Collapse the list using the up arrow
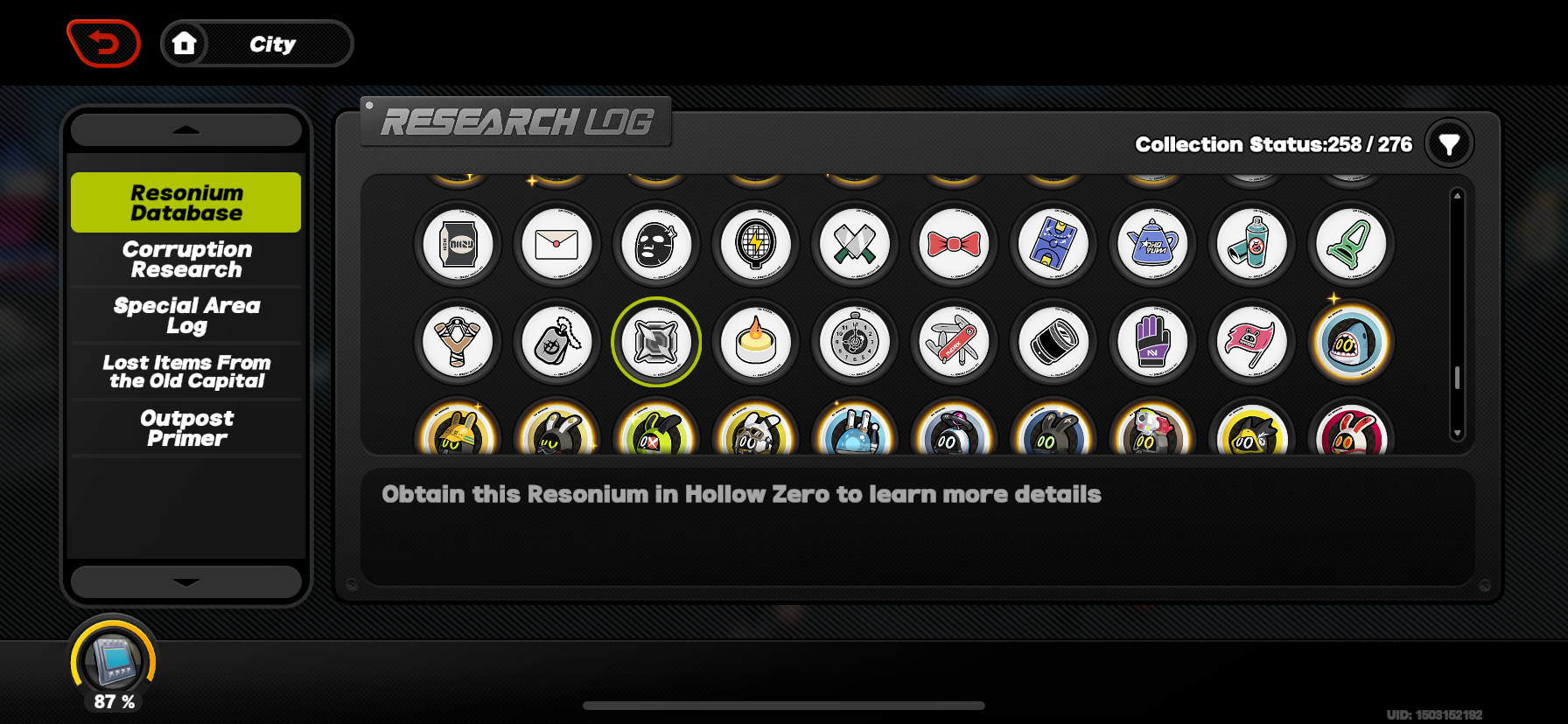This screenshot has height=724, width=1568. click(x=185, y=129)
